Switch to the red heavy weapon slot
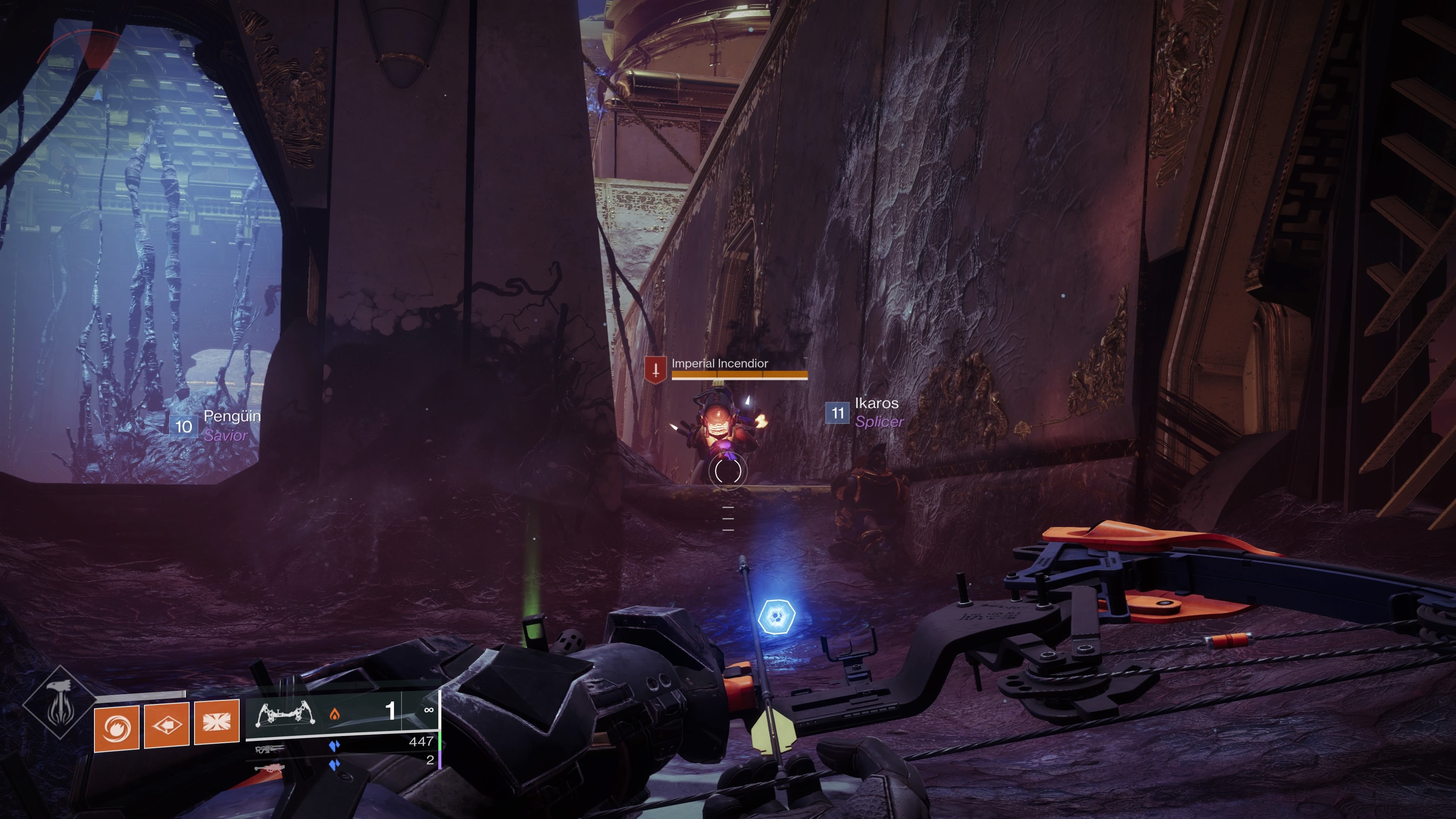The image size is (1456, 819). click(x=269, y=768)
